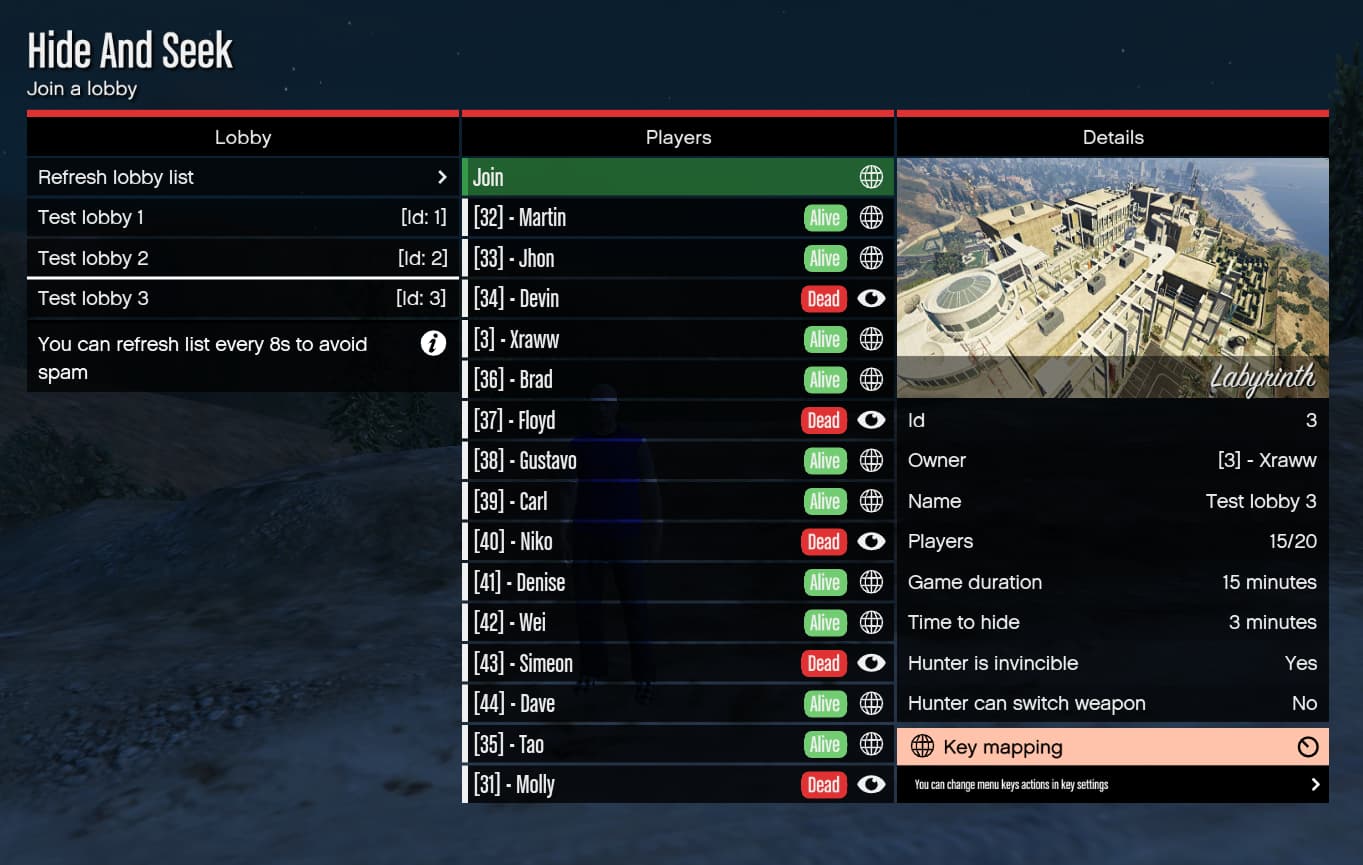Highlight Denise in the player list
The width and height of the screenshot is (1363, 865).
[x=630, y=582]
